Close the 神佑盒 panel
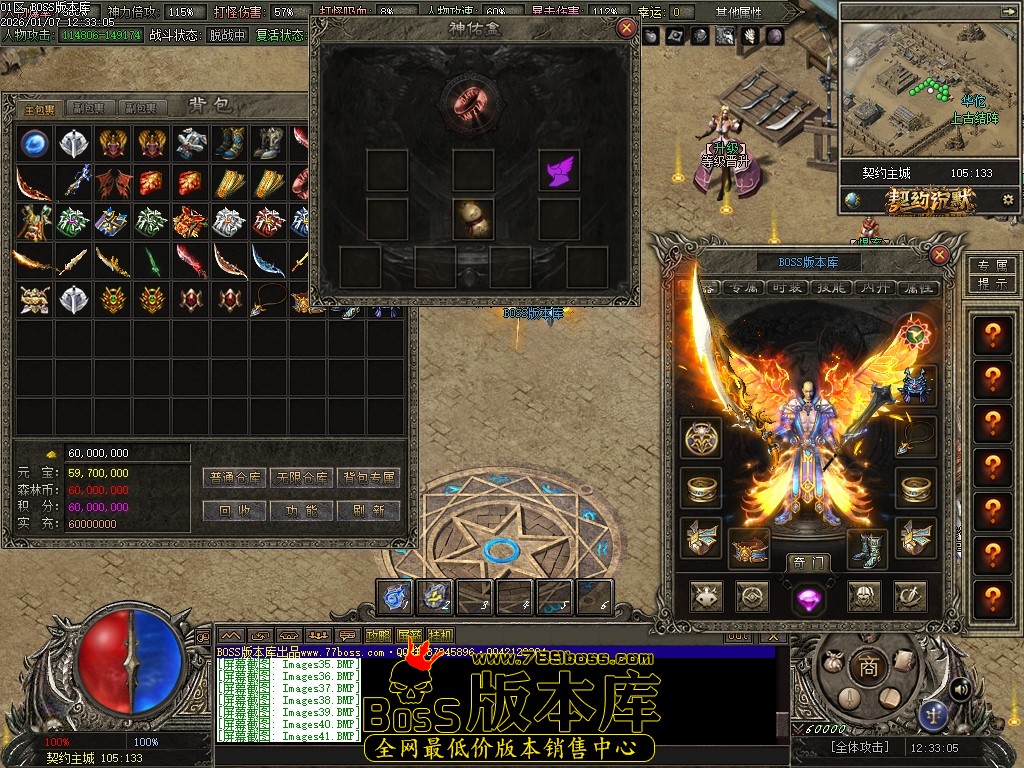The image size is (1024, 768). click(x=626, y=28)
